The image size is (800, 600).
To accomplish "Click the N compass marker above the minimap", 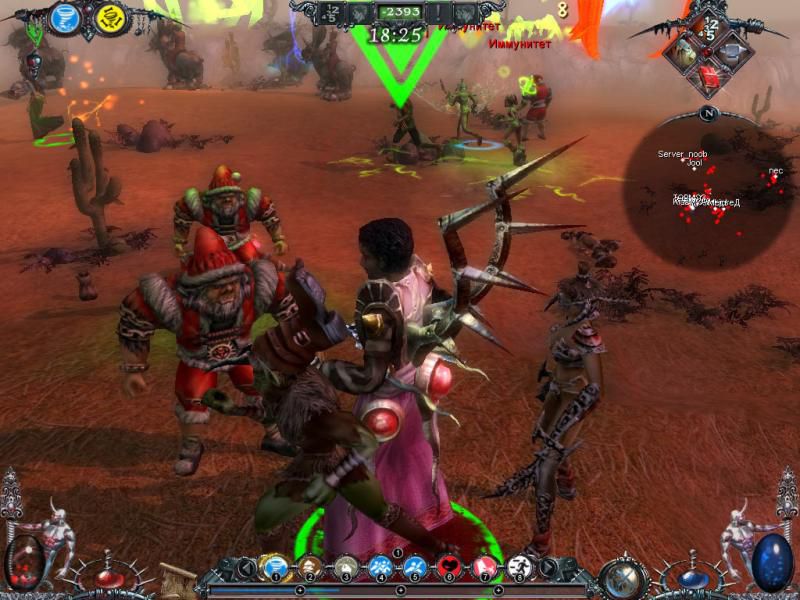I will tap(709, 113).
